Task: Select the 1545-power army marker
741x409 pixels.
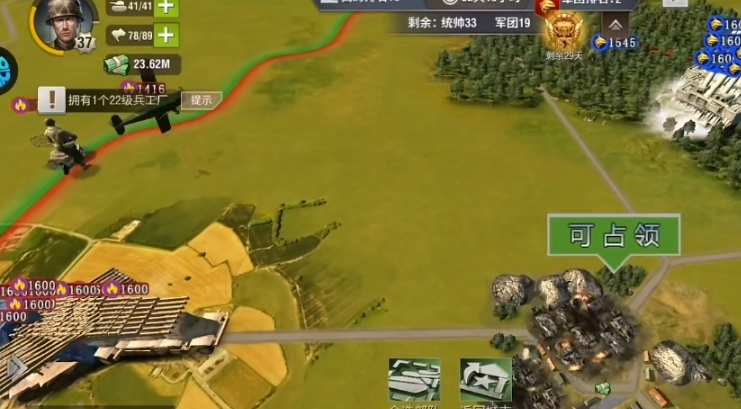Action: [x=615, y=43]
